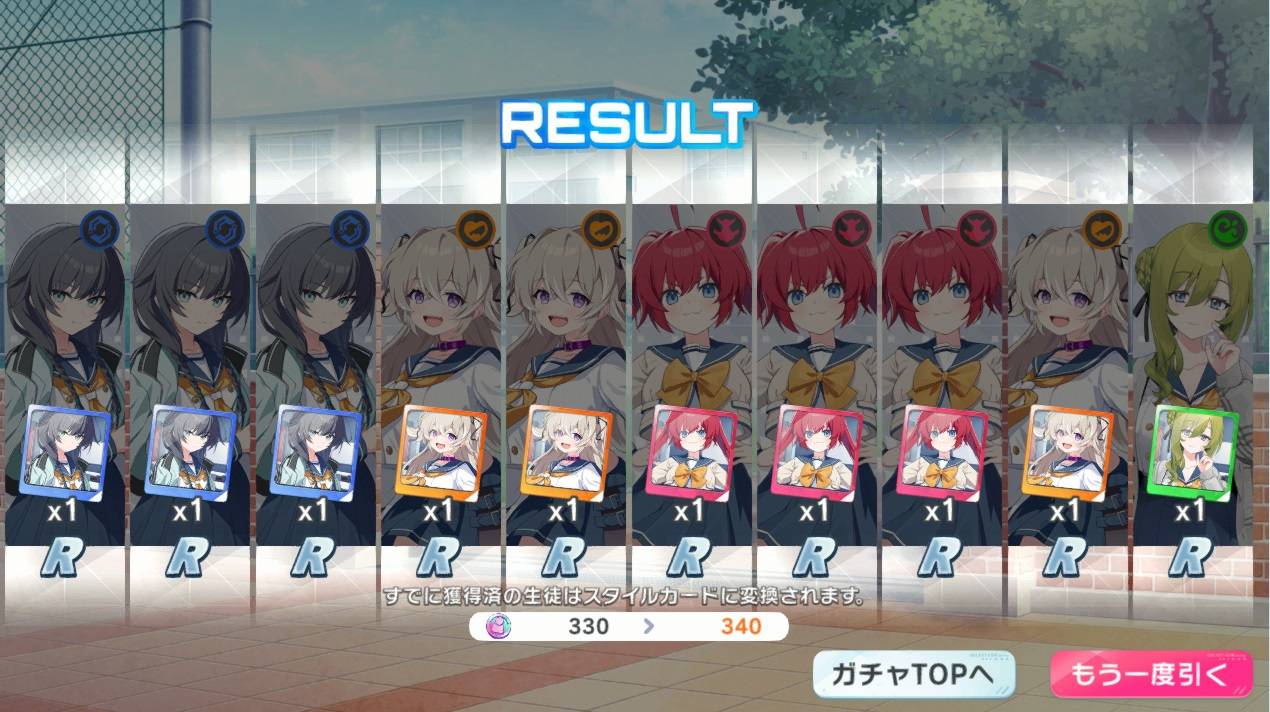1270x712 pixels.
Task: Pull again with もう一度引く button
Action: (1149, 674)
